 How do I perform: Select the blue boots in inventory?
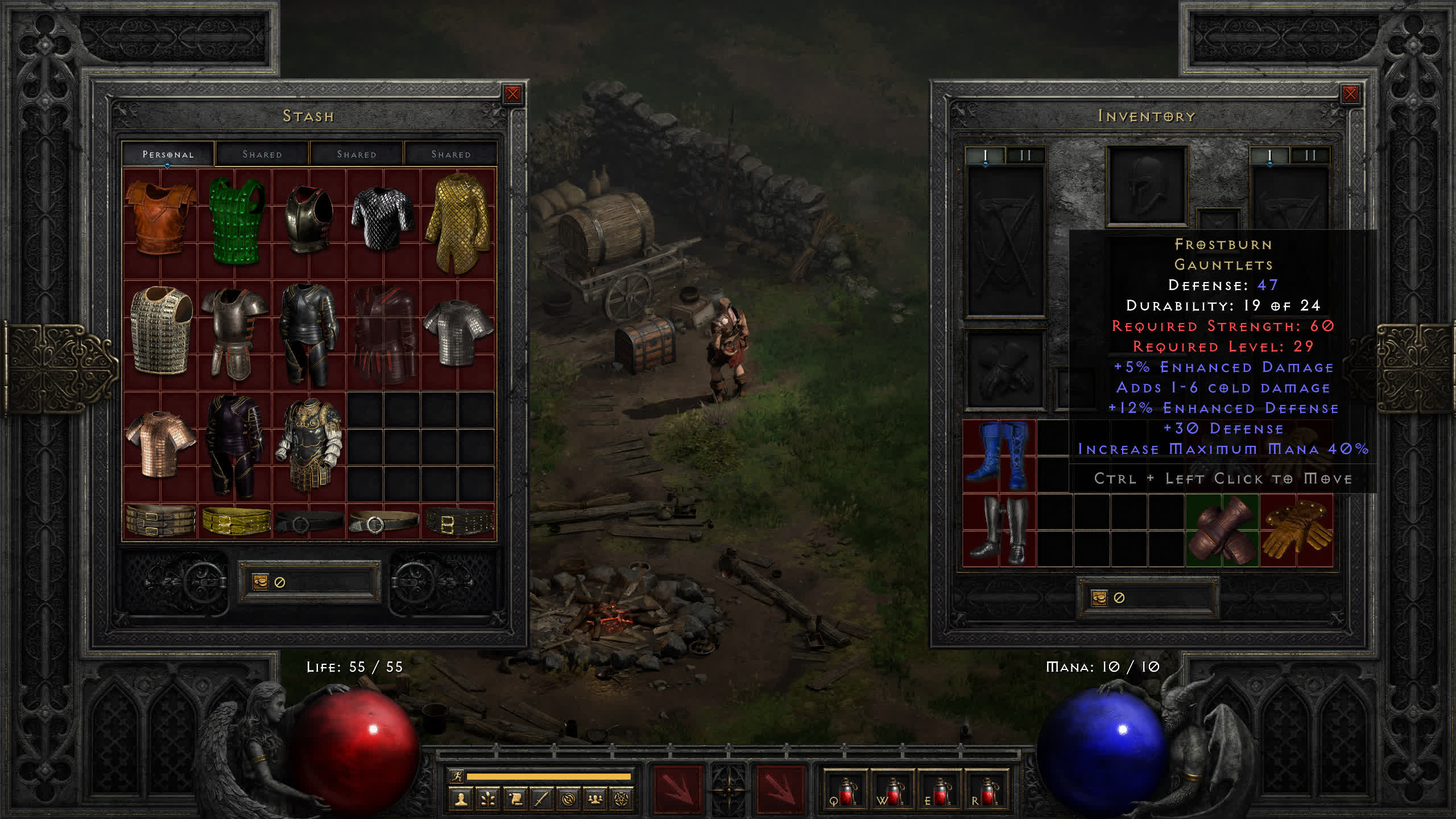[999, 455]
